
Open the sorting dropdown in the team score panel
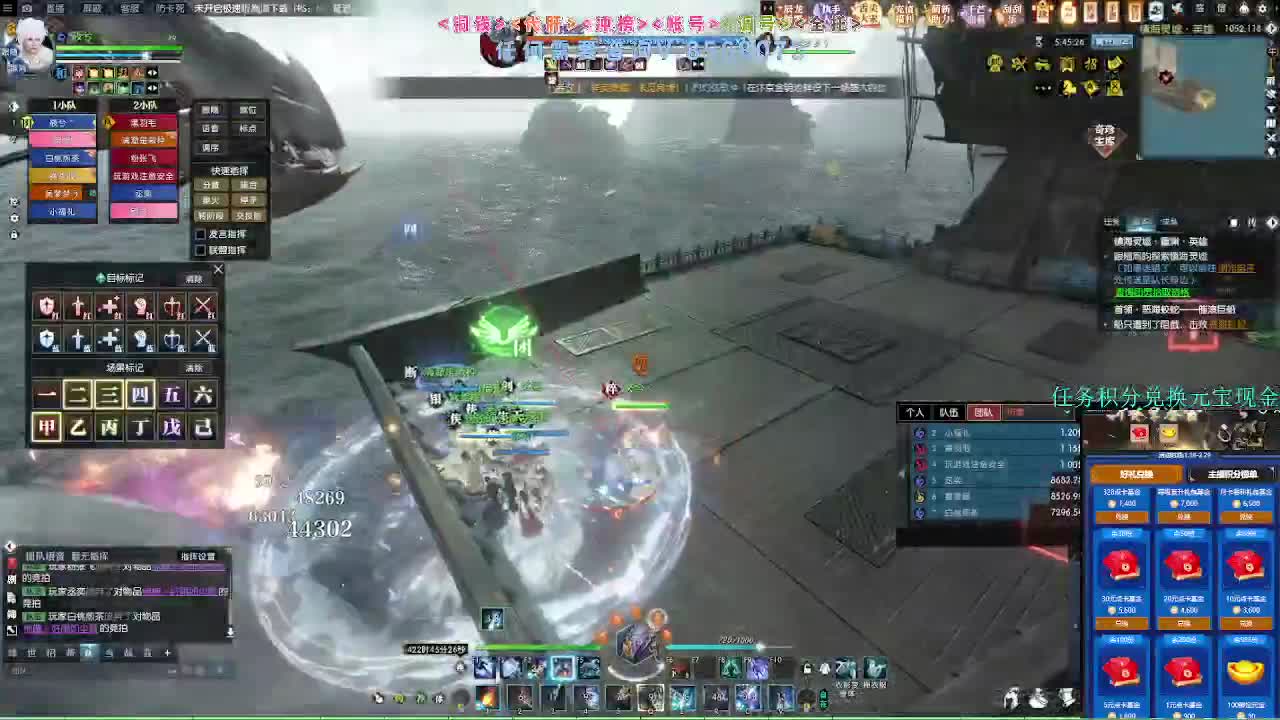coord(1067,414)
